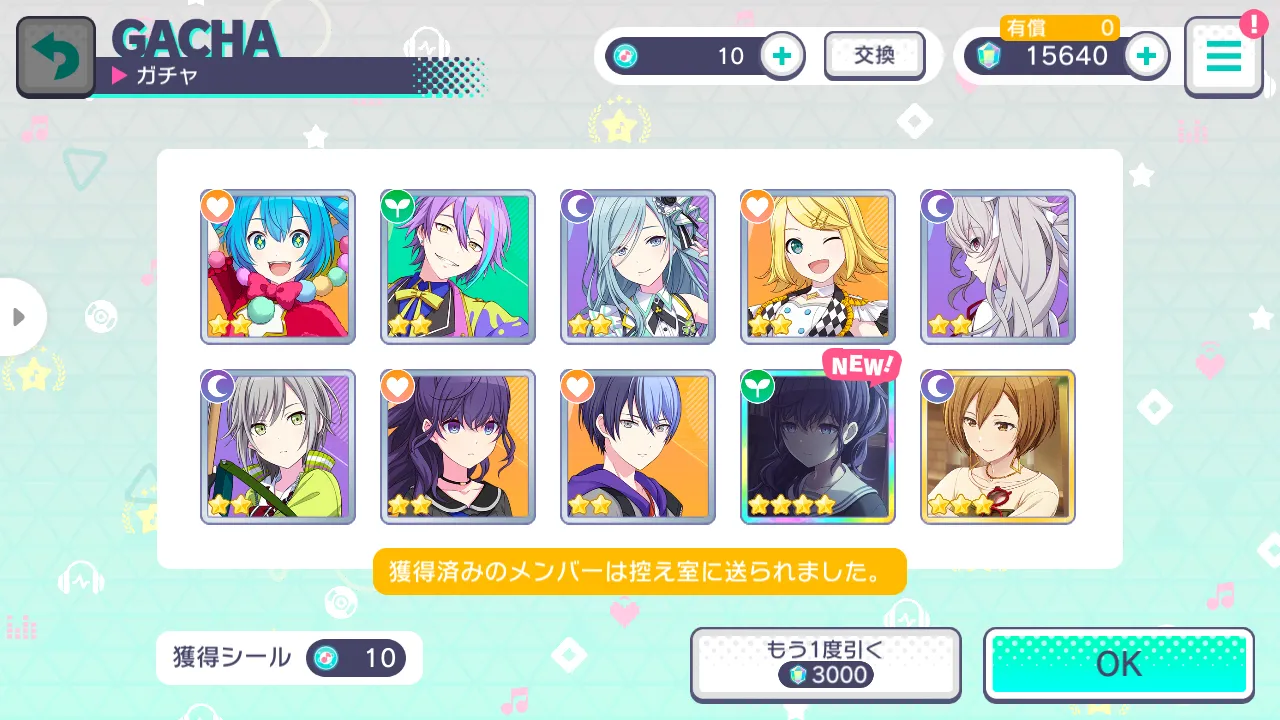View the dark-blue-haired boy in purple hoodie
1280x720 pixels.
(x=638, y=447)
